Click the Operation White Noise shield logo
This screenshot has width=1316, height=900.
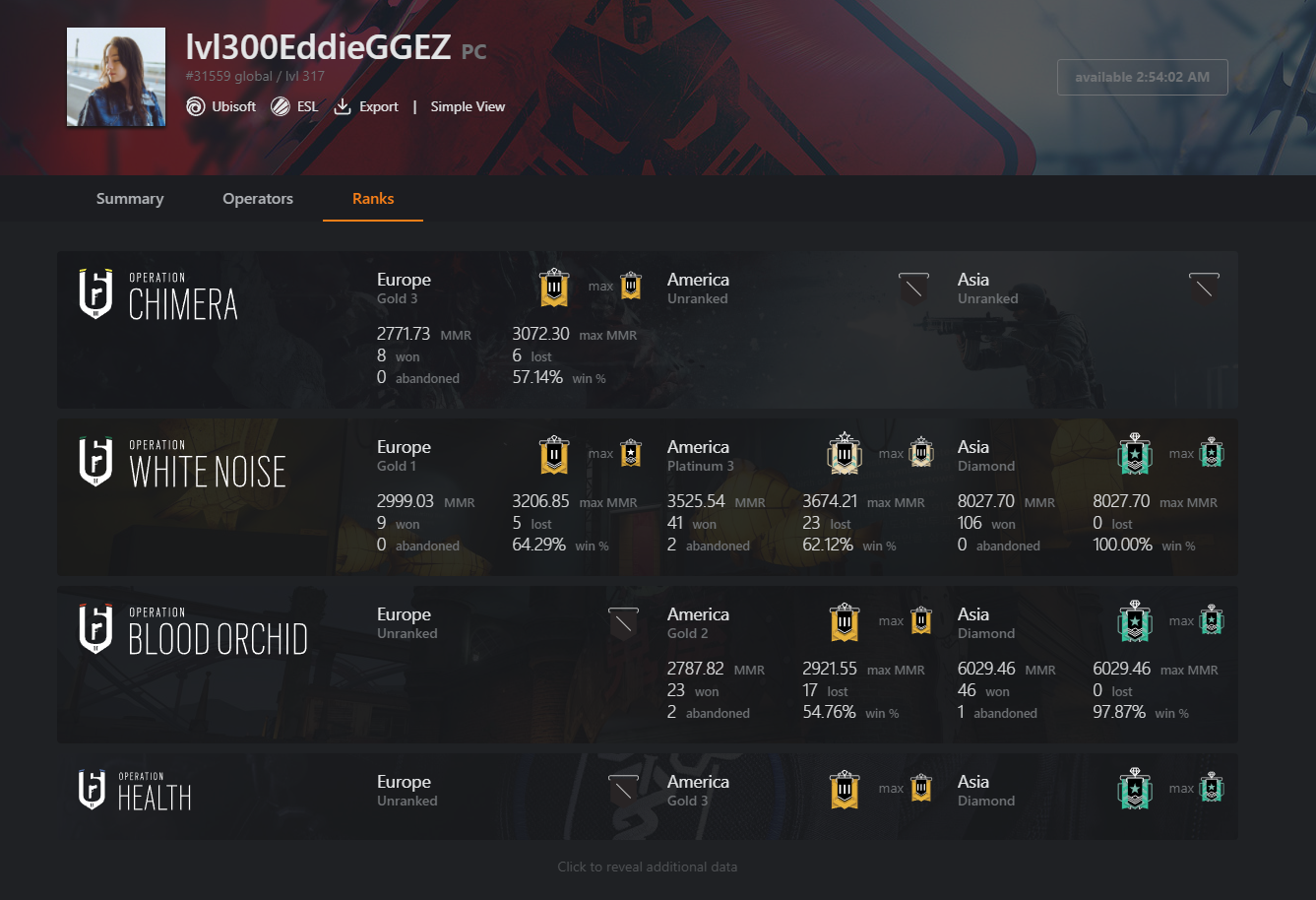pos(94,461)
